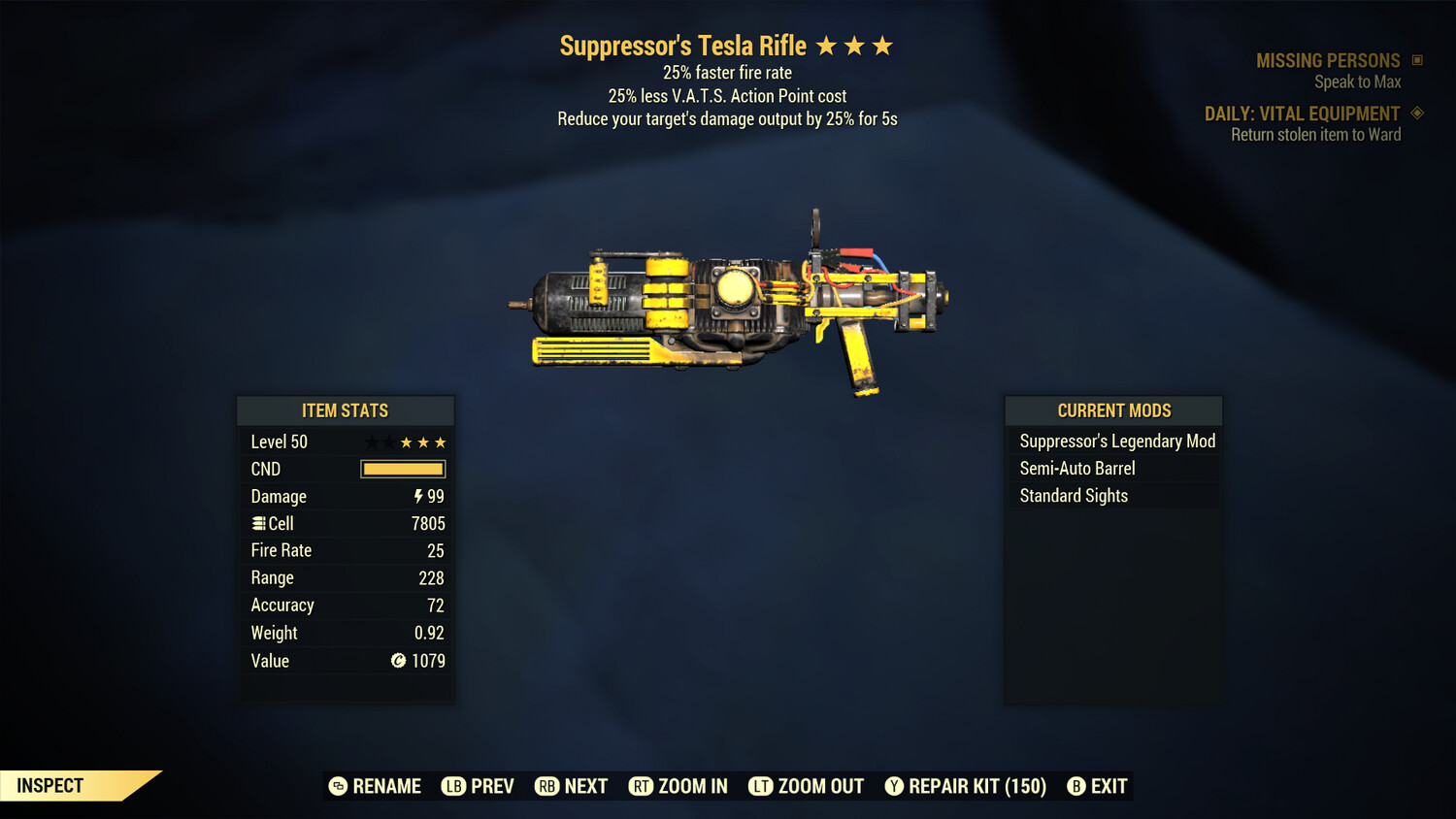
Task: Click the Tesla Rifle weapon model
Action: click(728, 301)
